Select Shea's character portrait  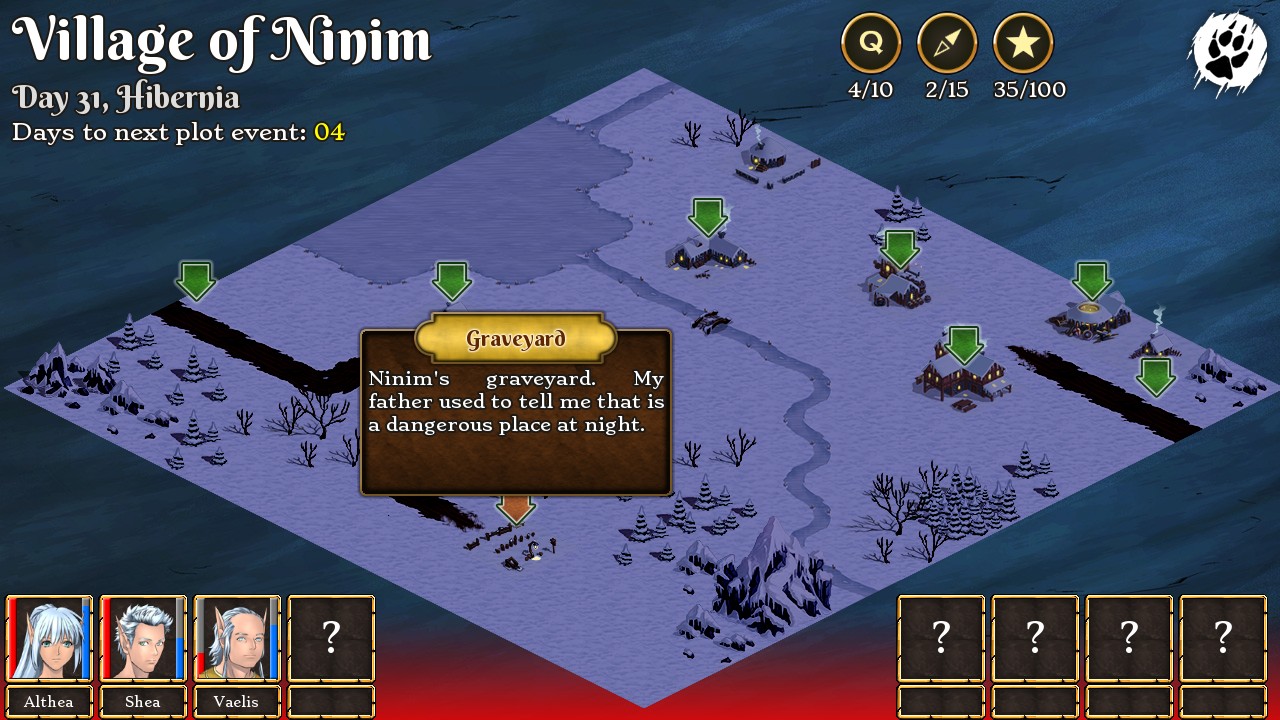pyautogui.click(x=142, y=638)
